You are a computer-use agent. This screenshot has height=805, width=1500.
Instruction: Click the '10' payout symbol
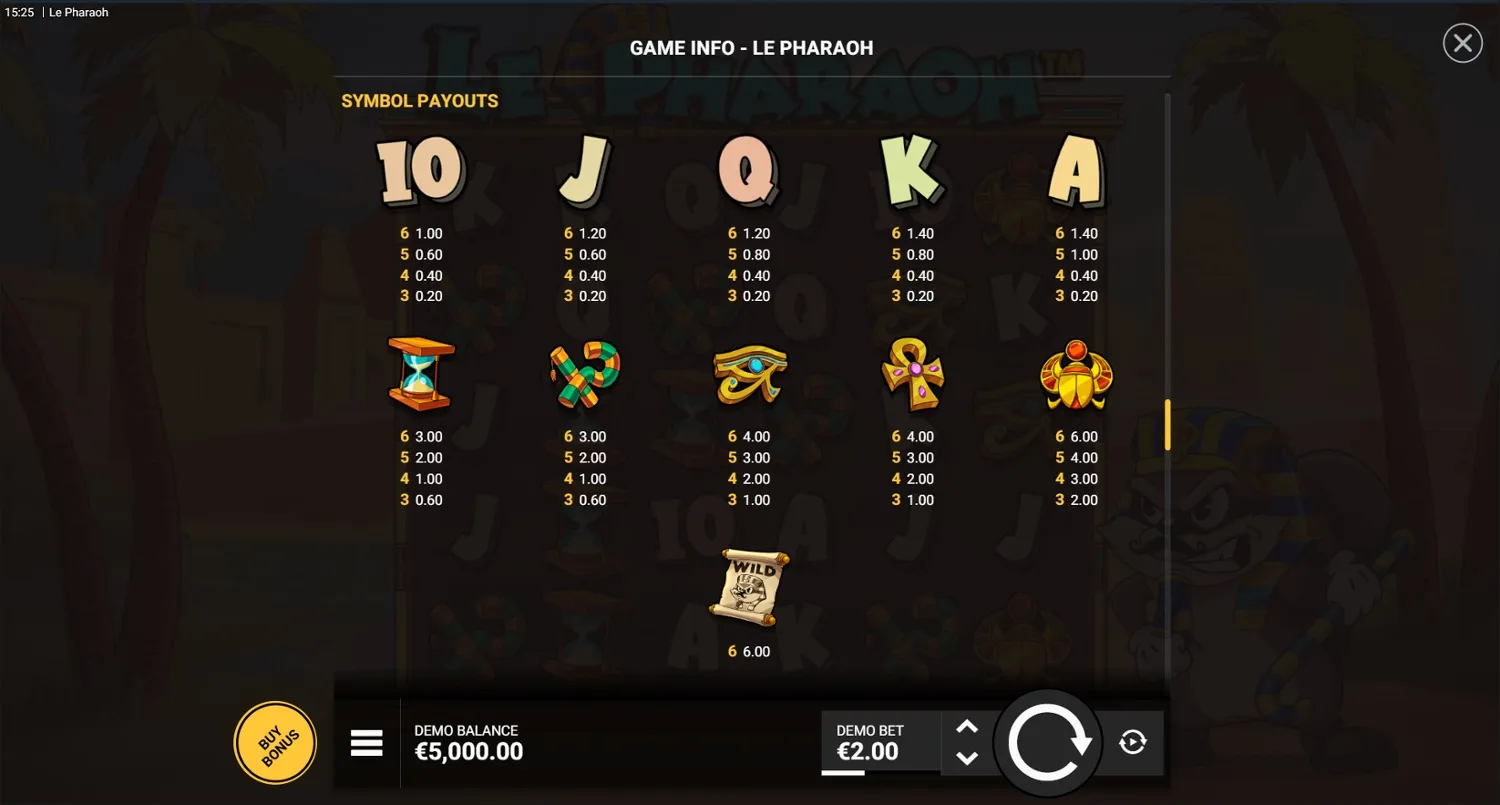[418, 170]
